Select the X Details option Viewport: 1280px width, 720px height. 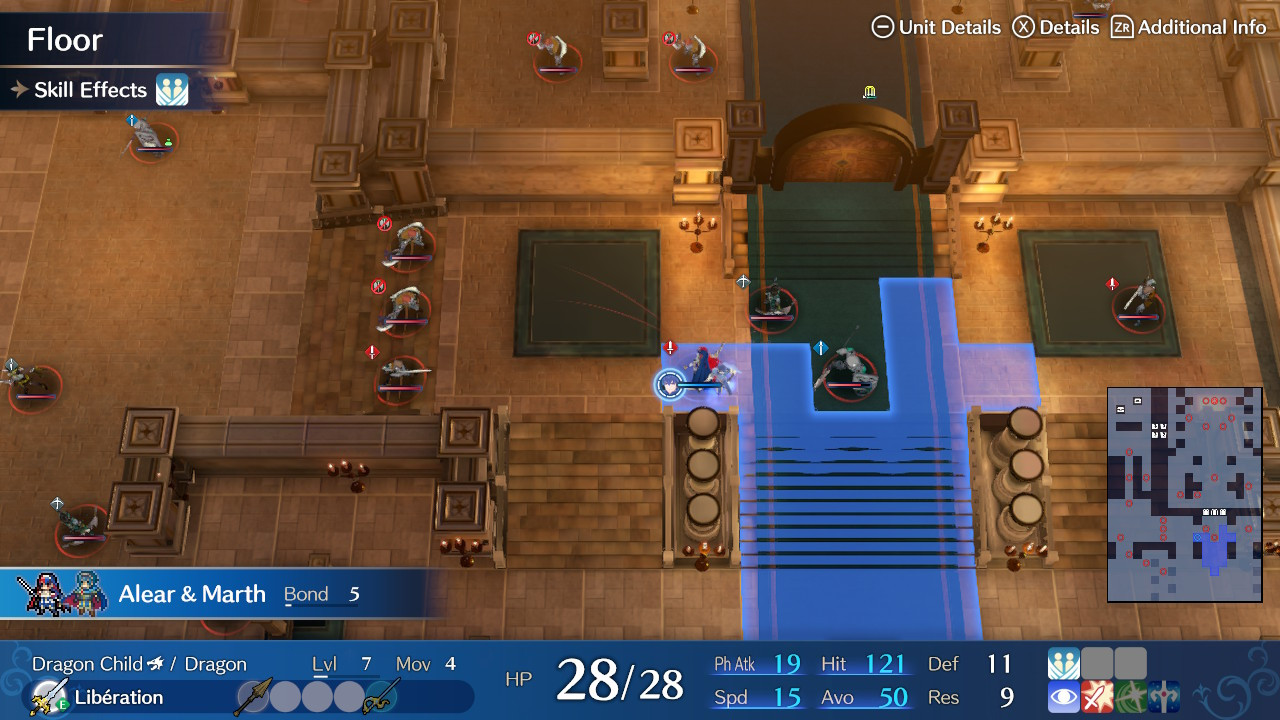pos(1065,27)
